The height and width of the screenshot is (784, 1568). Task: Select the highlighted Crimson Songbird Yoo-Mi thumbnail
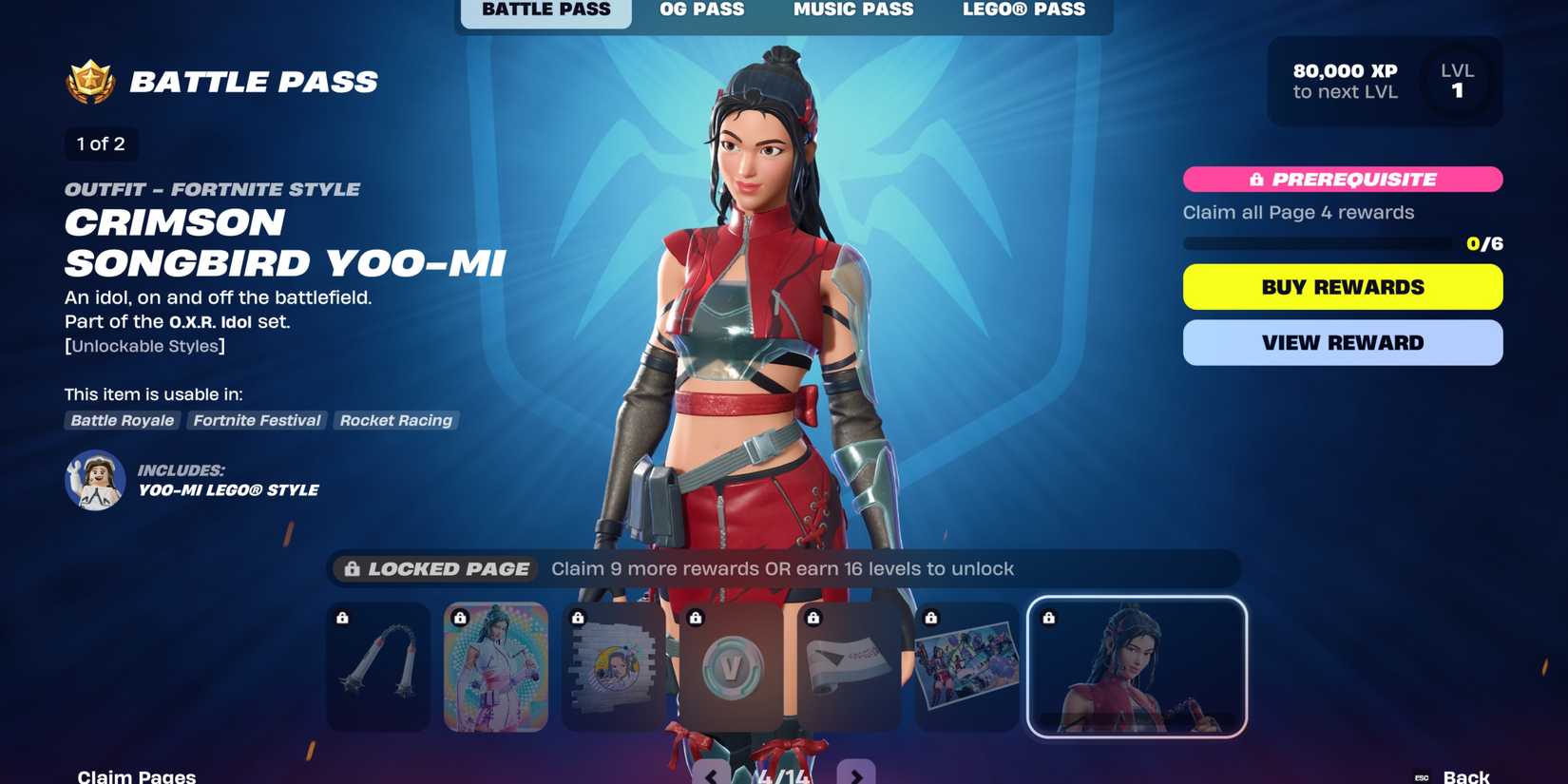pyautogui.click(x=1137, y=666)
